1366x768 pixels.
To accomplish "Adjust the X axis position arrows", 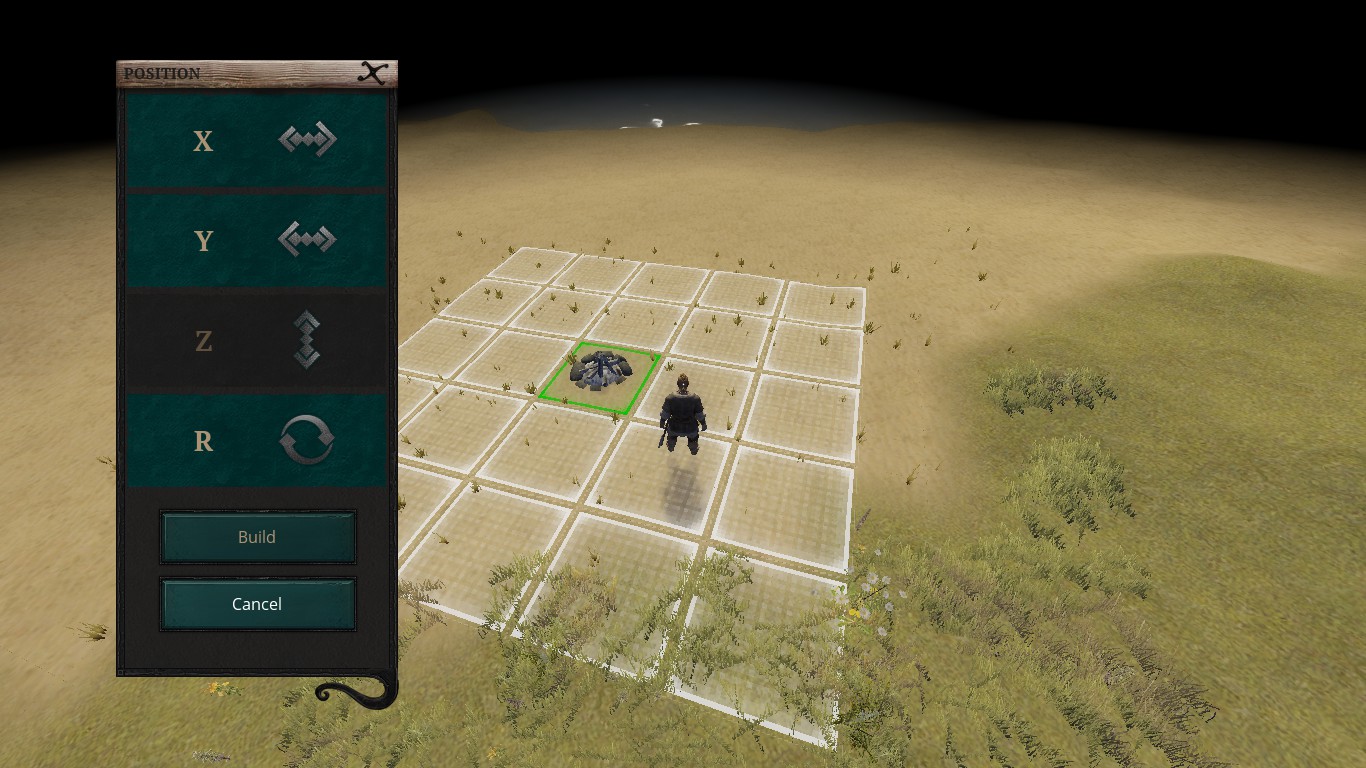I will click(307, 140).
